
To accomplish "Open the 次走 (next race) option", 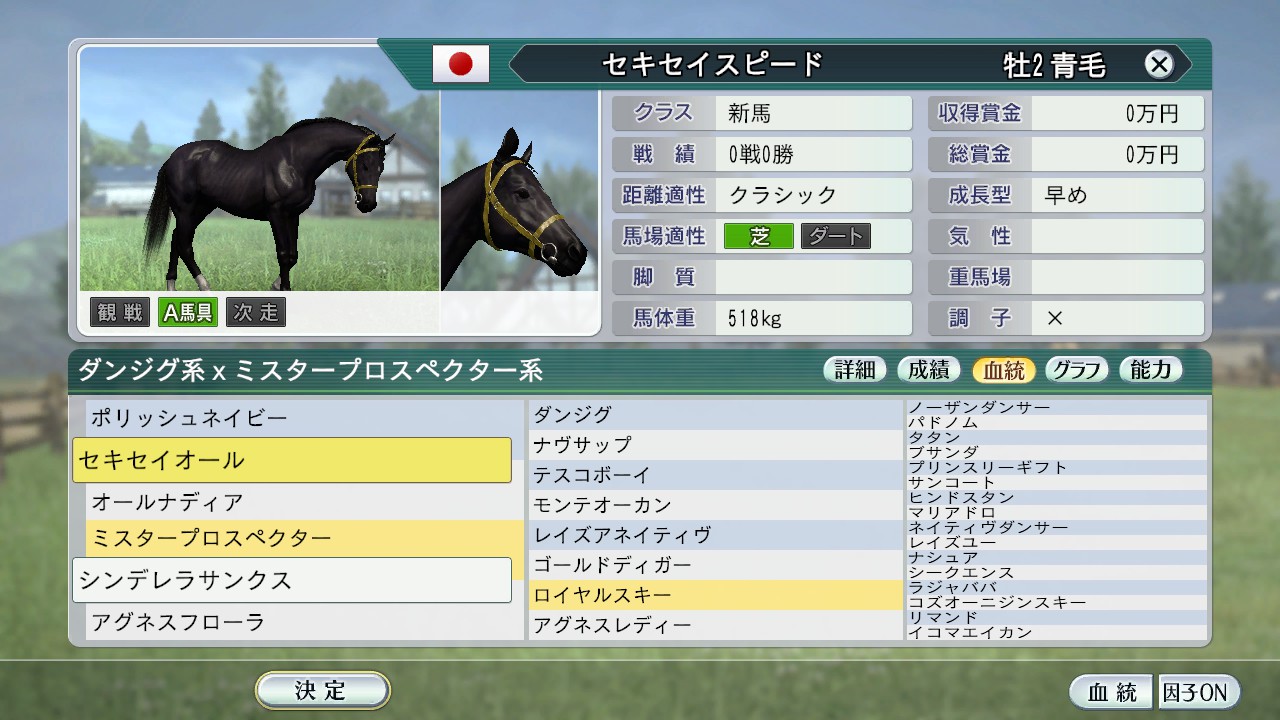I will click(256, 312).
